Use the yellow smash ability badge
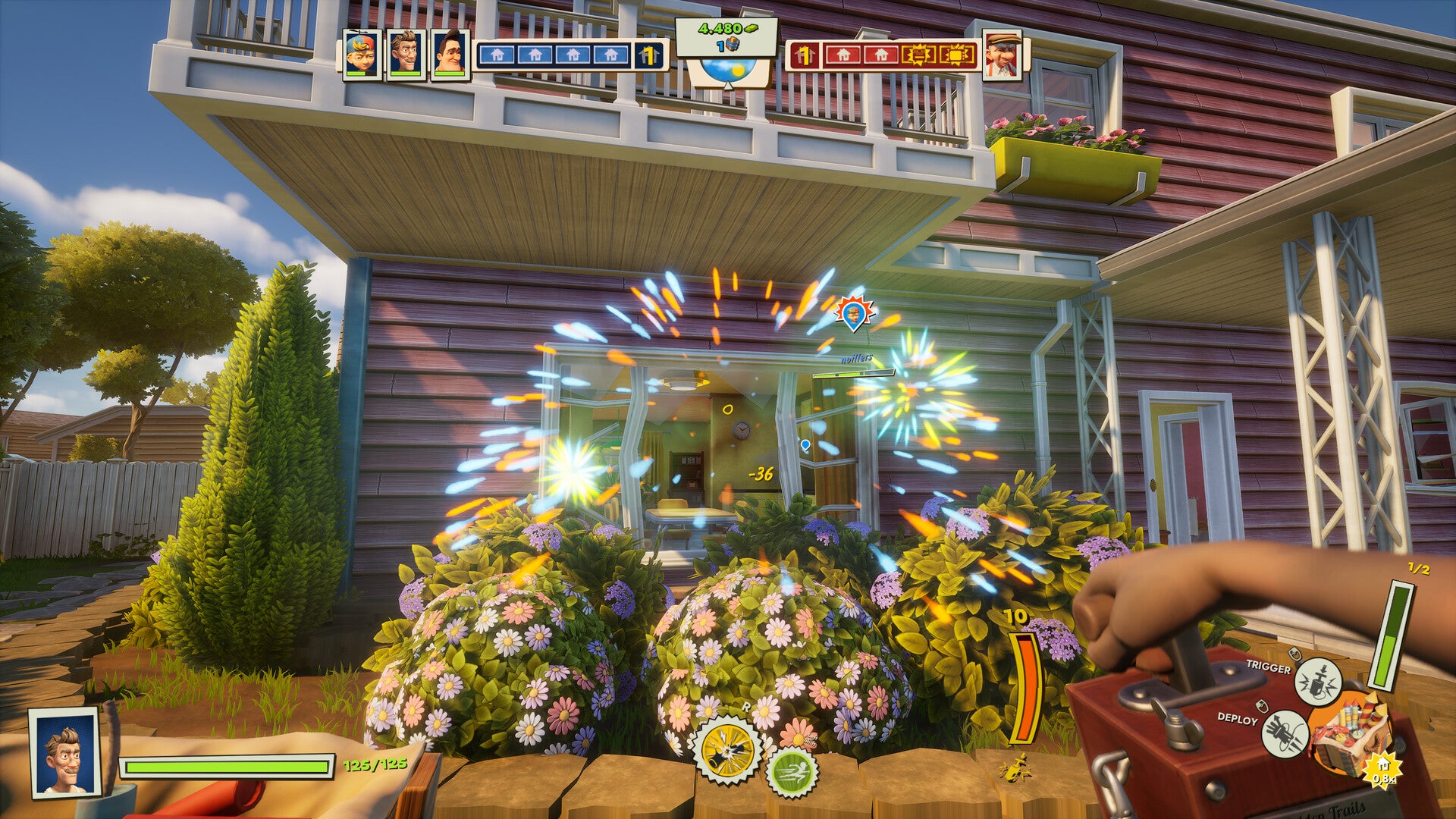 728,750
